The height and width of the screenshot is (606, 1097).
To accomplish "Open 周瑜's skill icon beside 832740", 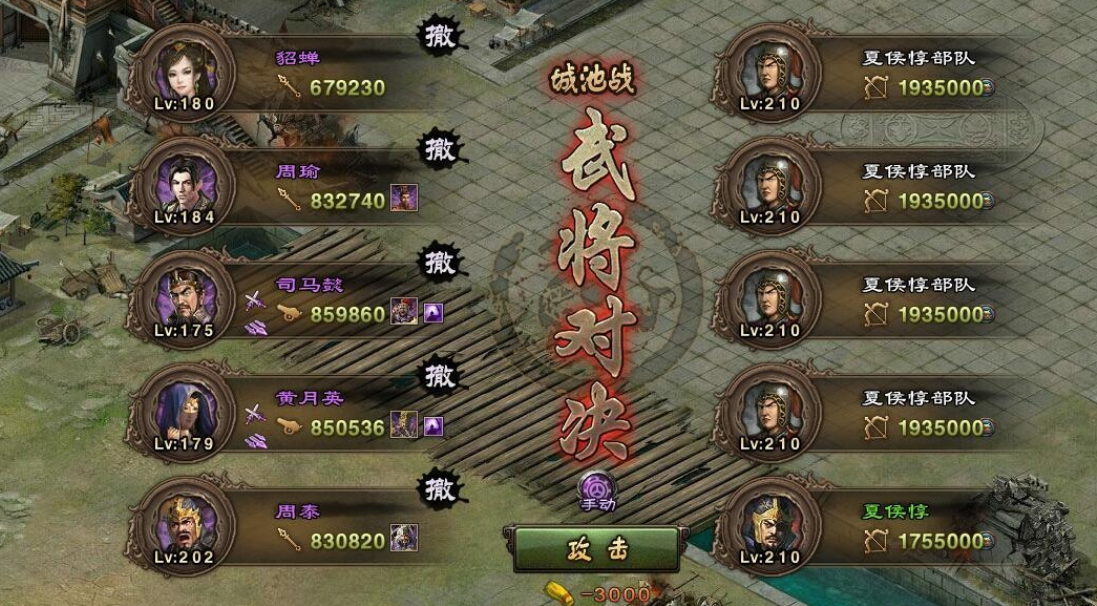I will tap(404, 199).
